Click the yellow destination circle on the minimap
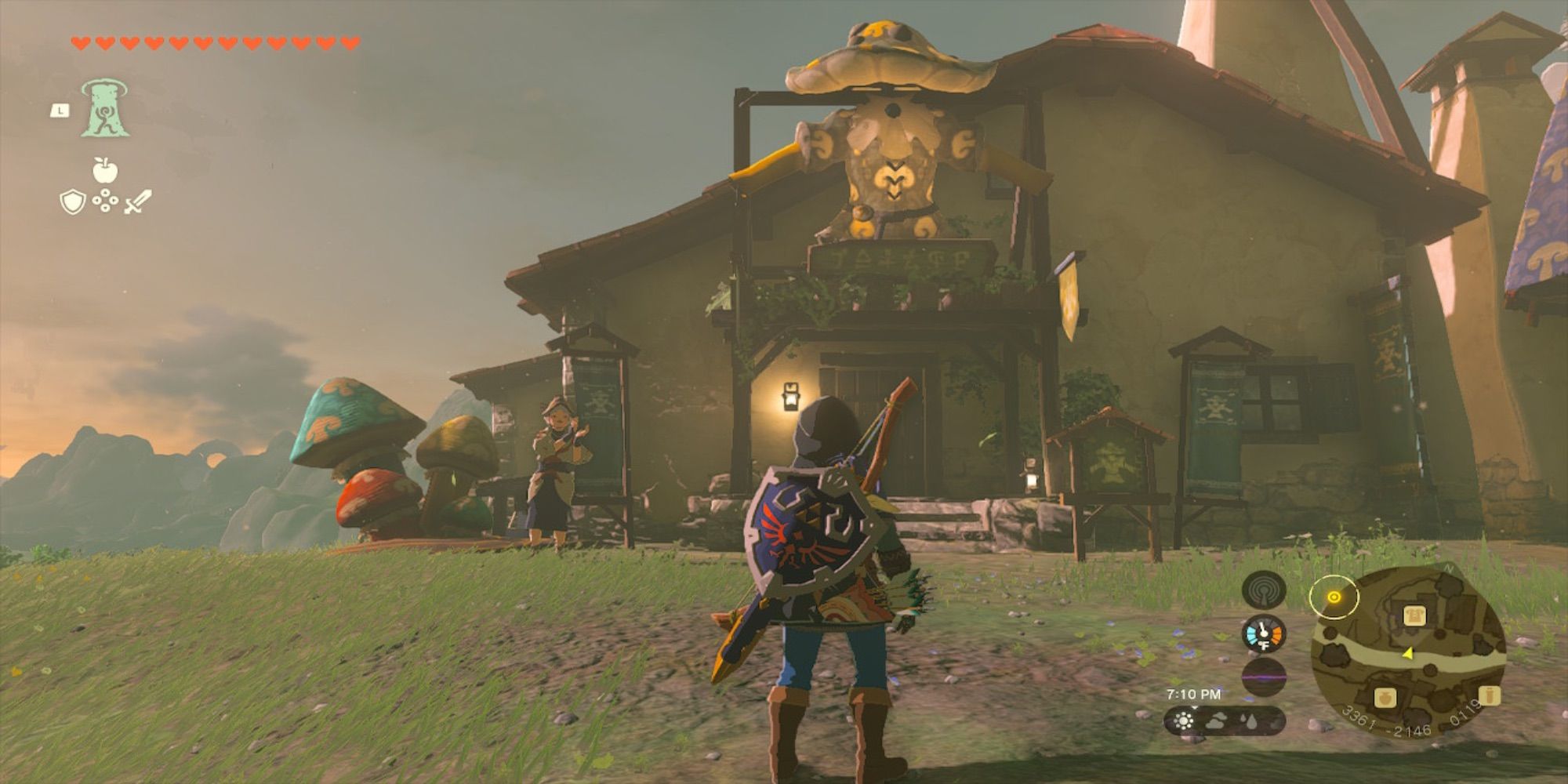This screenshot has width=1568, height=784. coord(1334,597)
